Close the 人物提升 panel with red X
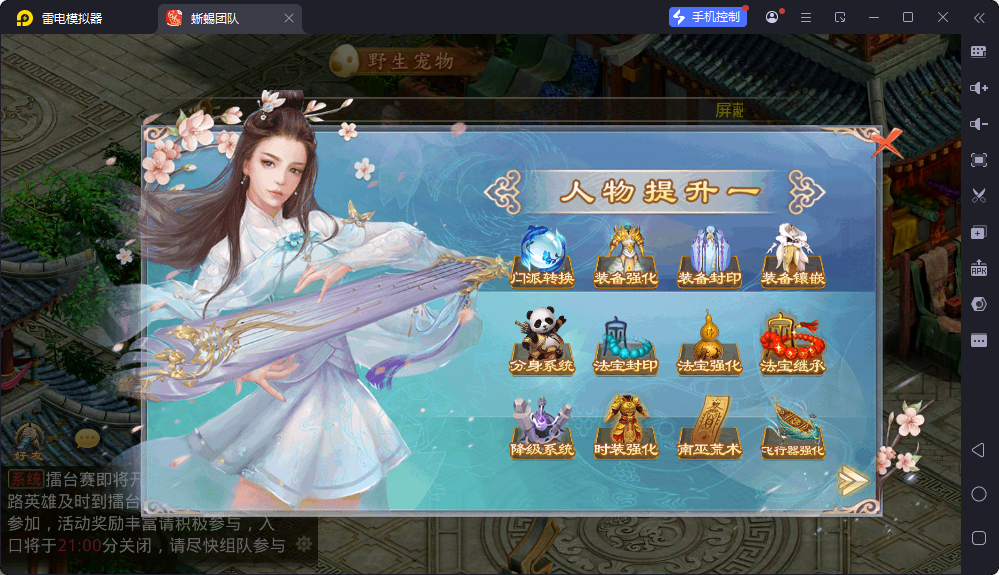Image resolution: width=999 pixels, height=575 pixels. pos(885,144)
